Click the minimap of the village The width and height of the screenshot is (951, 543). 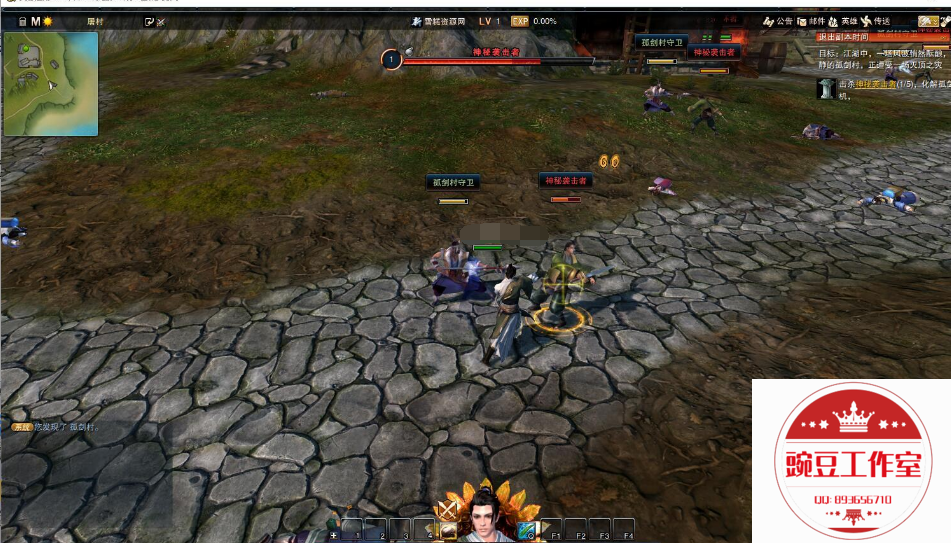point(51,83)
